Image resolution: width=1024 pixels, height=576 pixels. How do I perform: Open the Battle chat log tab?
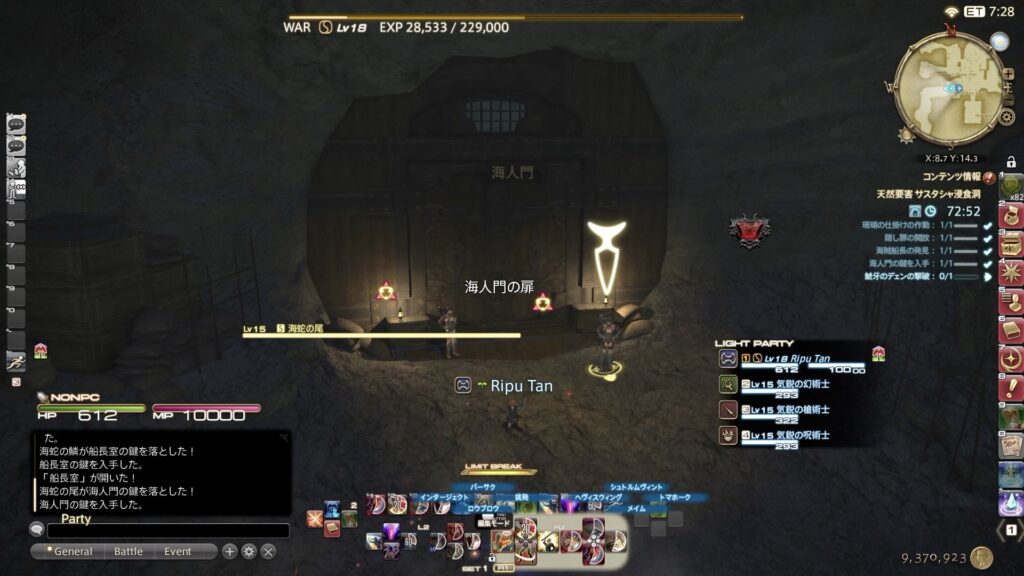[128, 551]
